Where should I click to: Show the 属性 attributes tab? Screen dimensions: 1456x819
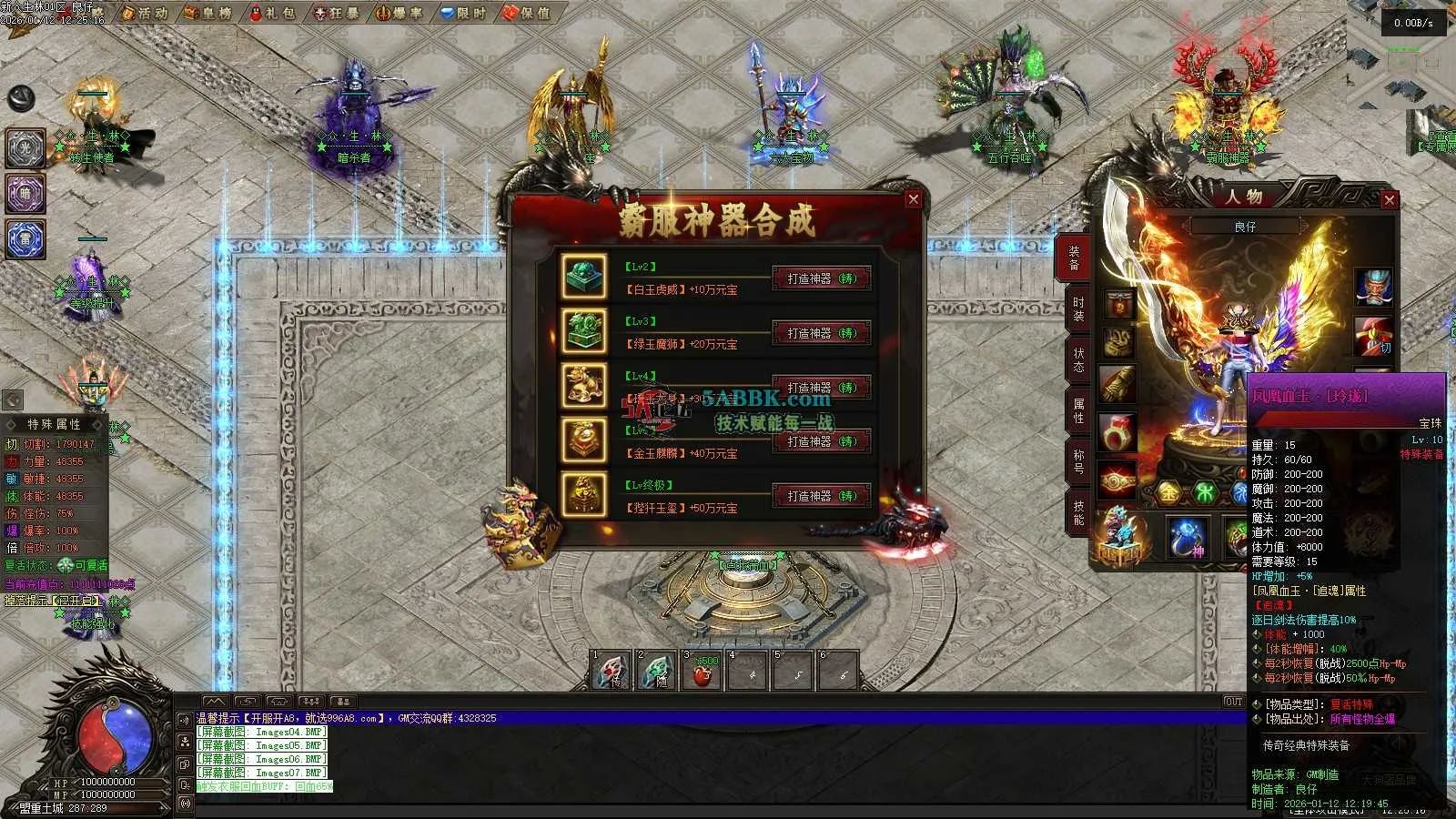(x=1077, y=409)
